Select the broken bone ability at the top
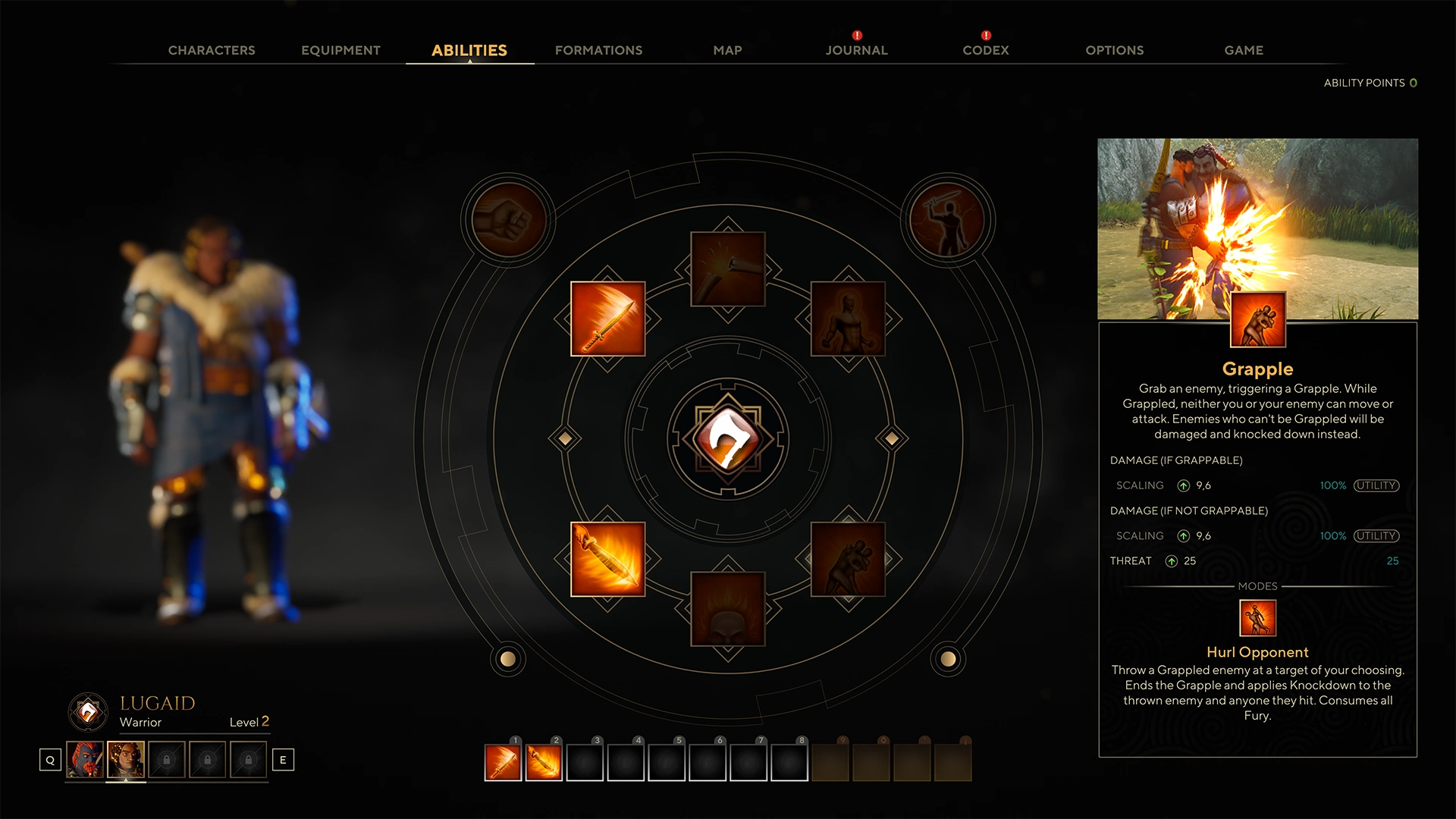Image resolution: width=1456 pixels, height=819 pixels. tap(726, 267)
